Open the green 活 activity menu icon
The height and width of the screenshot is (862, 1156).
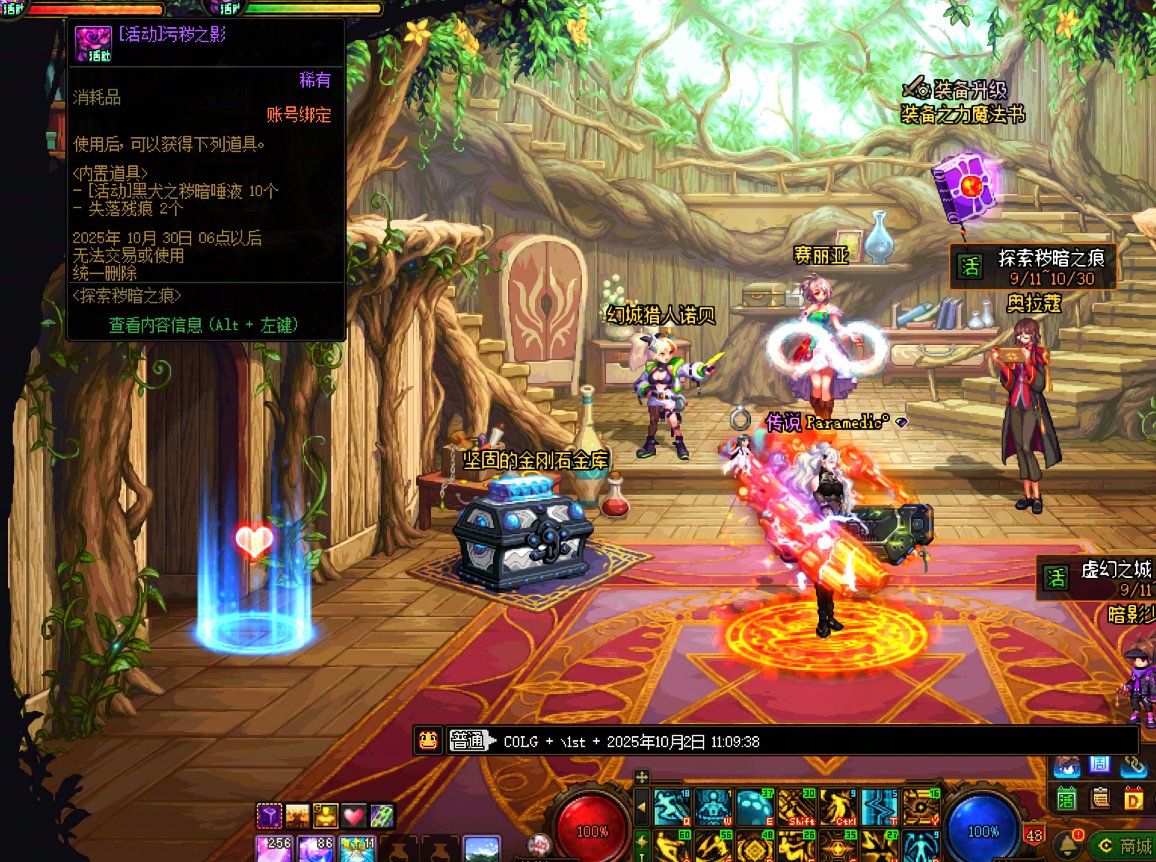coord(1067,799)
